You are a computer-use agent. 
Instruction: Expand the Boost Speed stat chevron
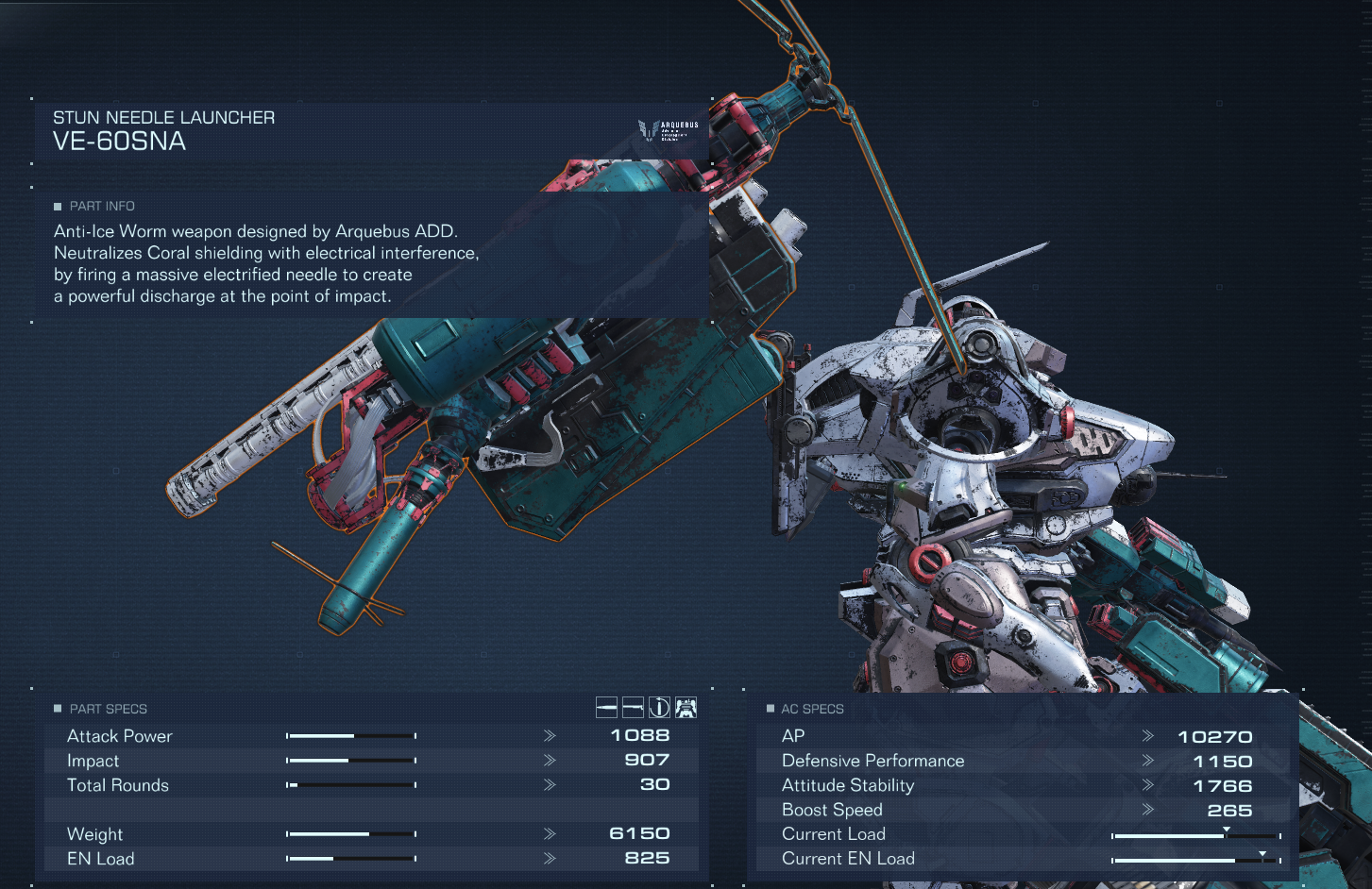1149,810
